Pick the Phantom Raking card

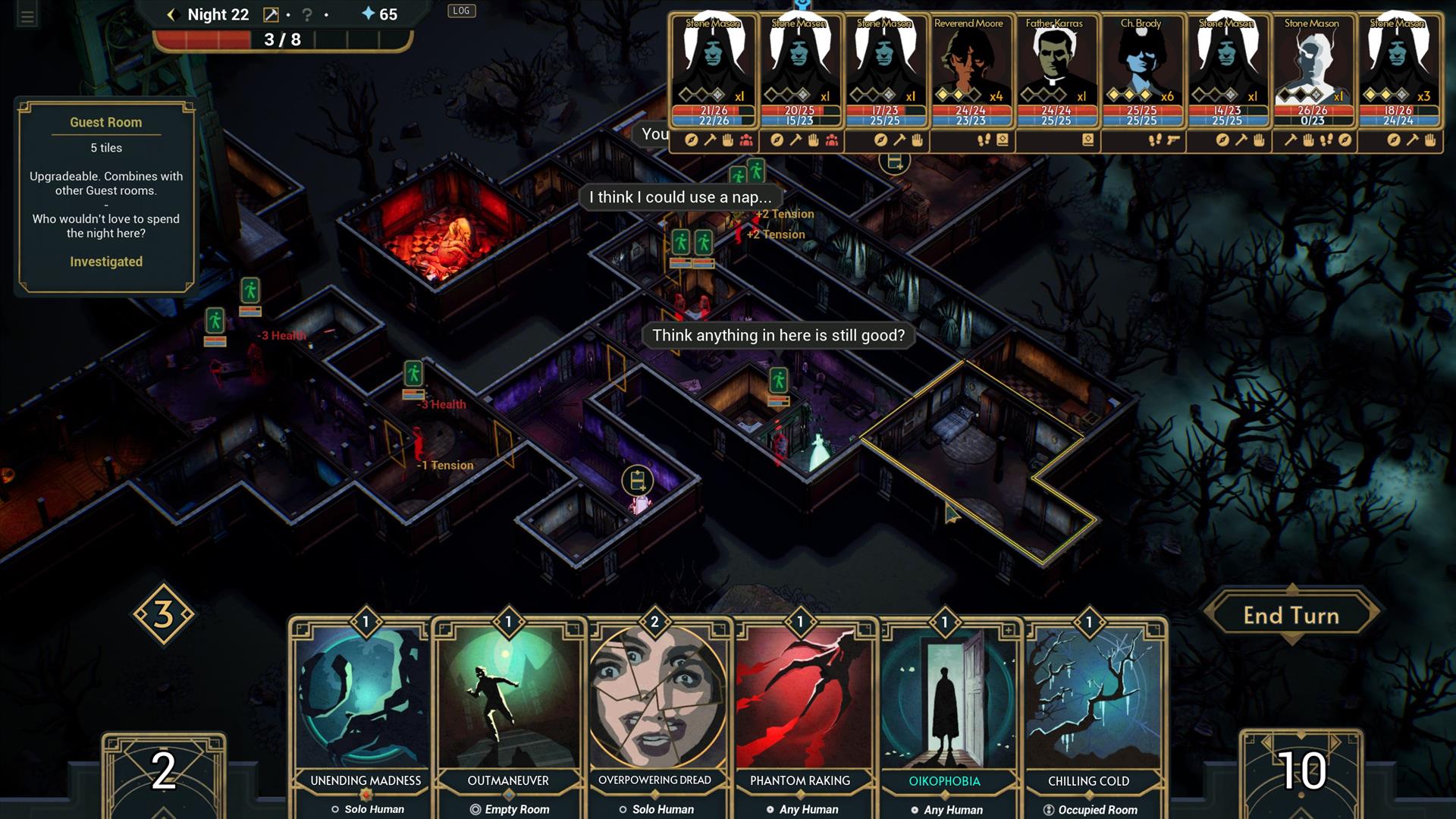pyautogui.click(x=799, y=705)
